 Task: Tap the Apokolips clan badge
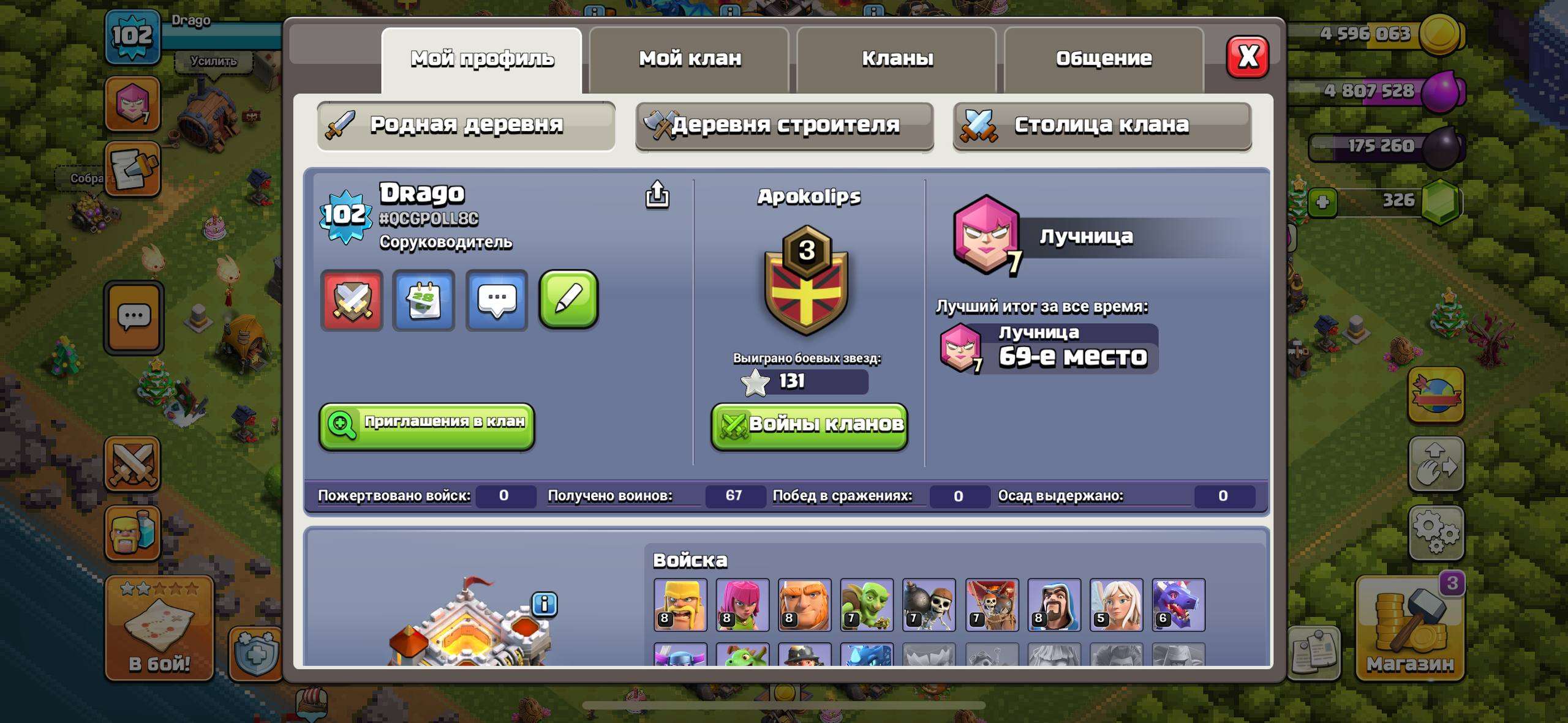806,279
